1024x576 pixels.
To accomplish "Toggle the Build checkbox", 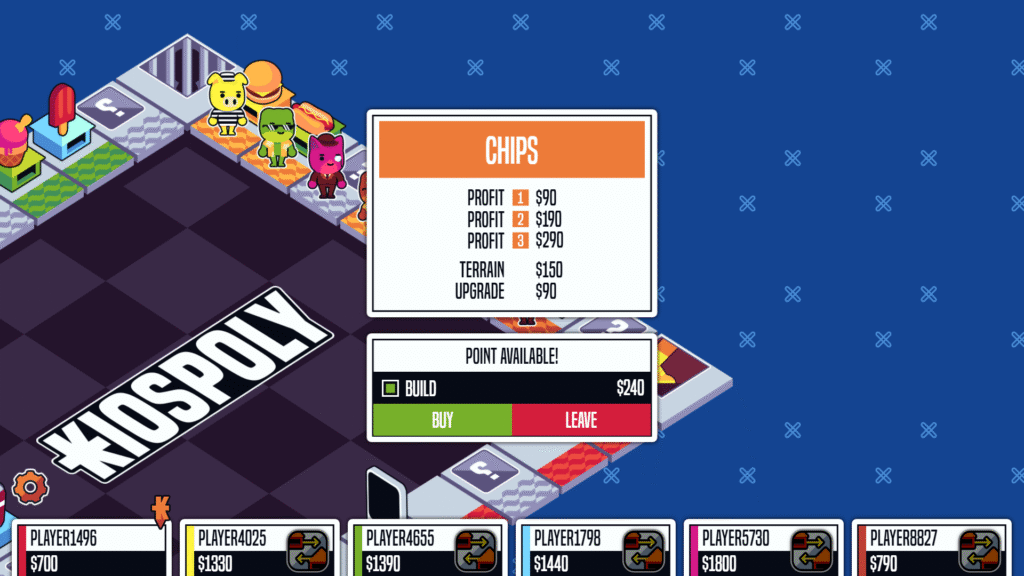I will point(391,388).
